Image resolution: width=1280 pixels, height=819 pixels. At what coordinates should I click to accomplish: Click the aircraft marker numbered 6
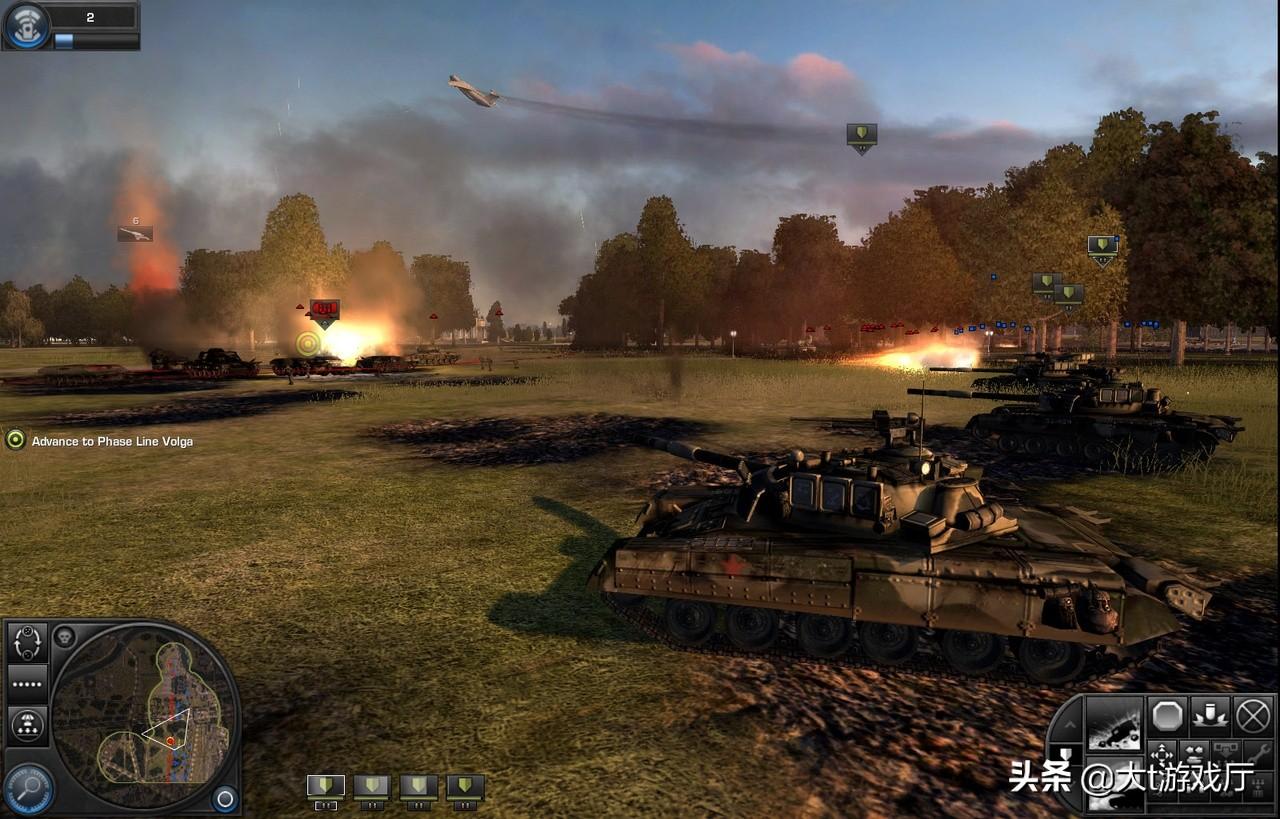tap(135, 233)
